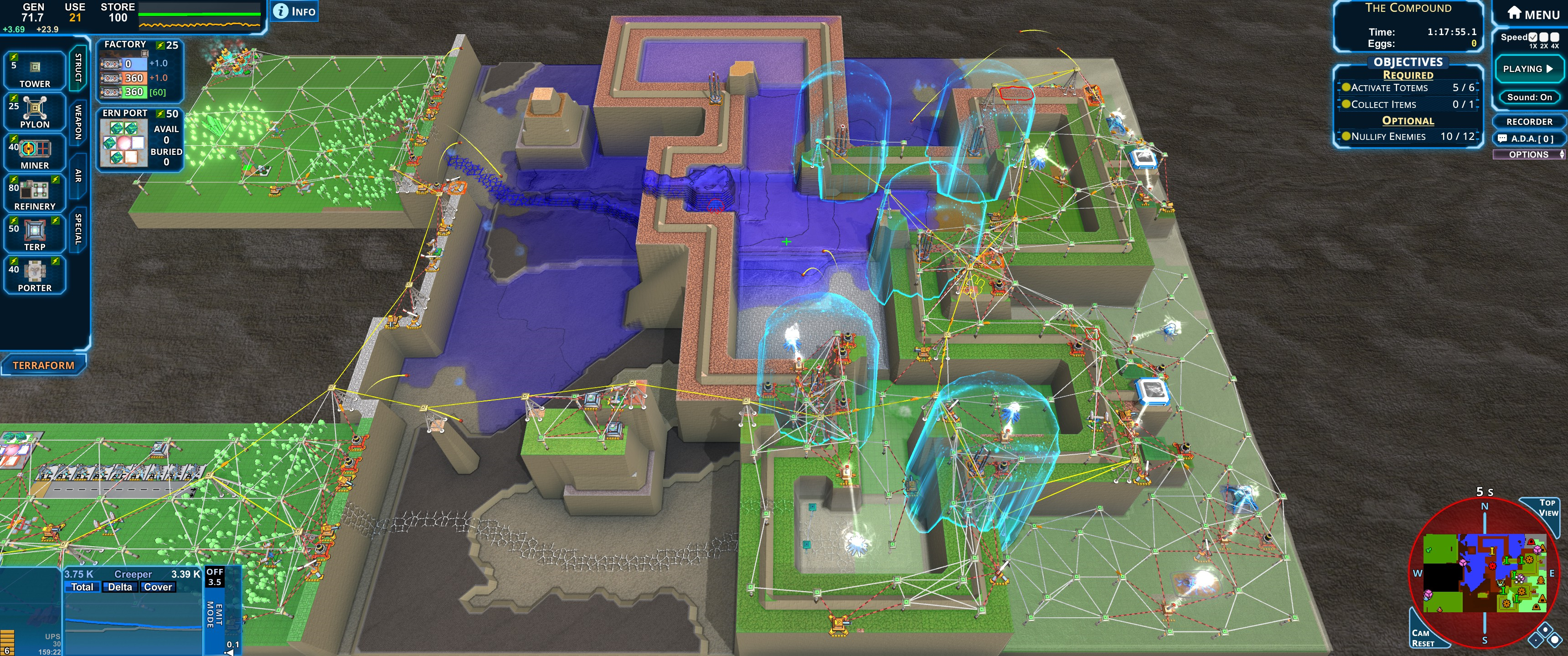Turn the sound off
This screenshot has height=656, width=1568.
(x=1529, y=97)
